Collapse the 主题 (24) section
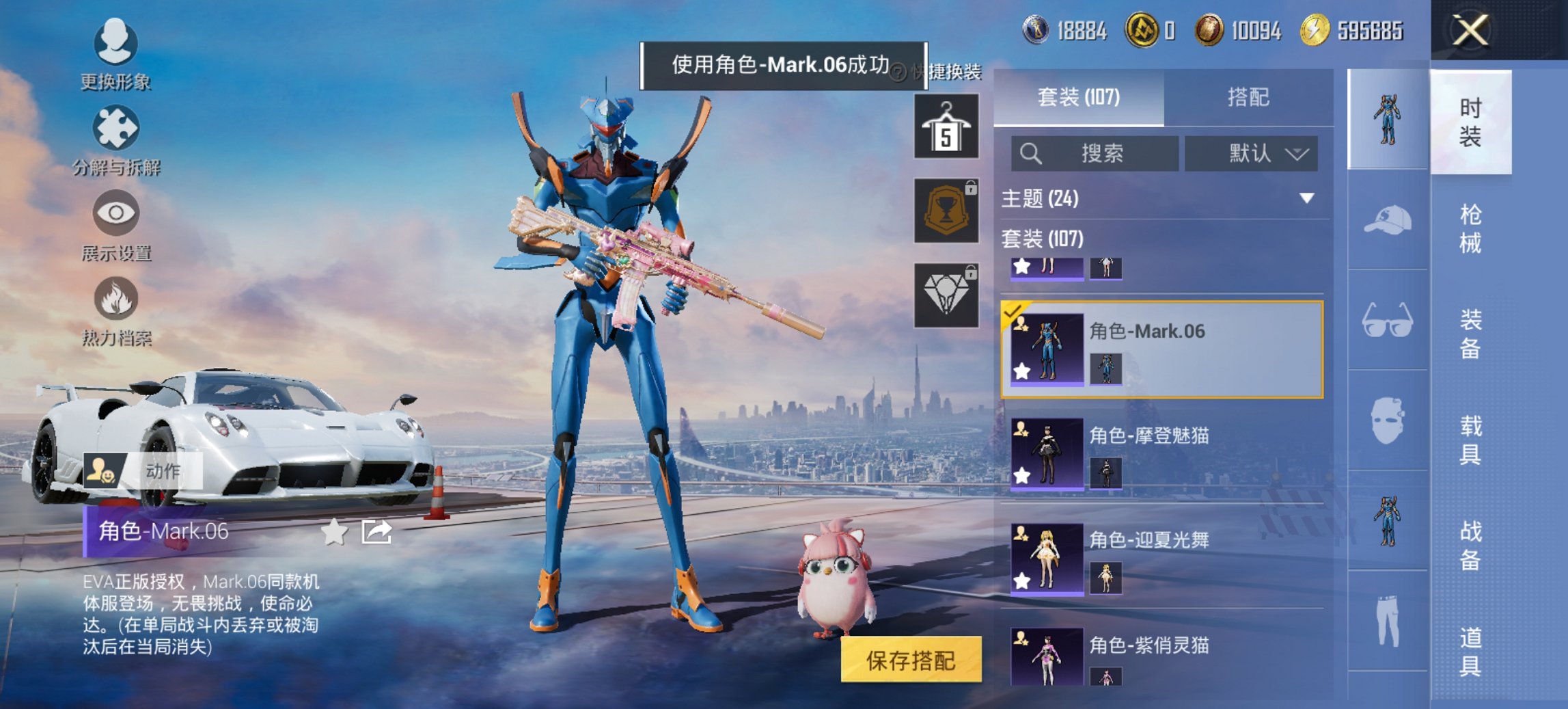Image resolution: width=1568 pixels, height=709 pixels. click(1306, 200)
